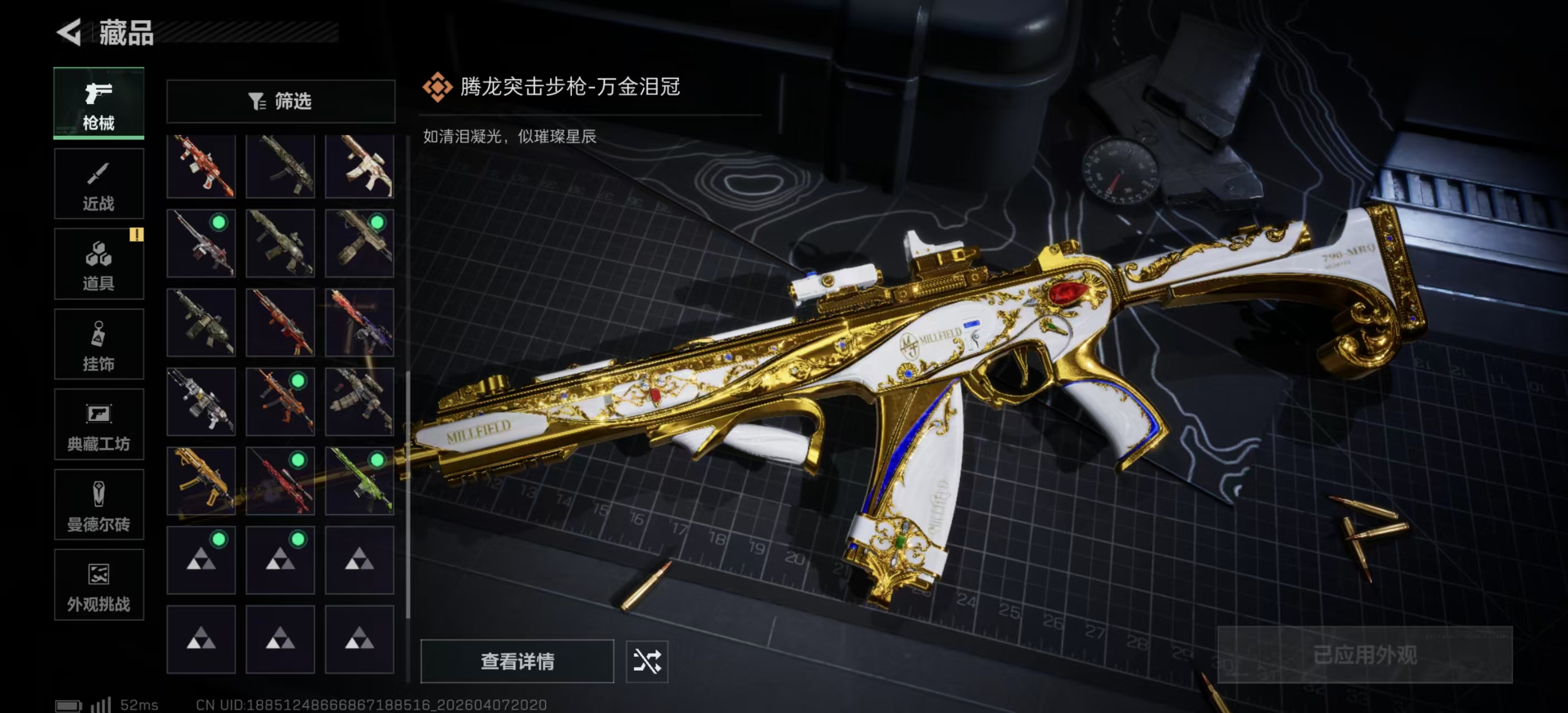Open the 典藏工坊 workshop panel
This screenshot has height=713, width=1568.
[99, 425]
